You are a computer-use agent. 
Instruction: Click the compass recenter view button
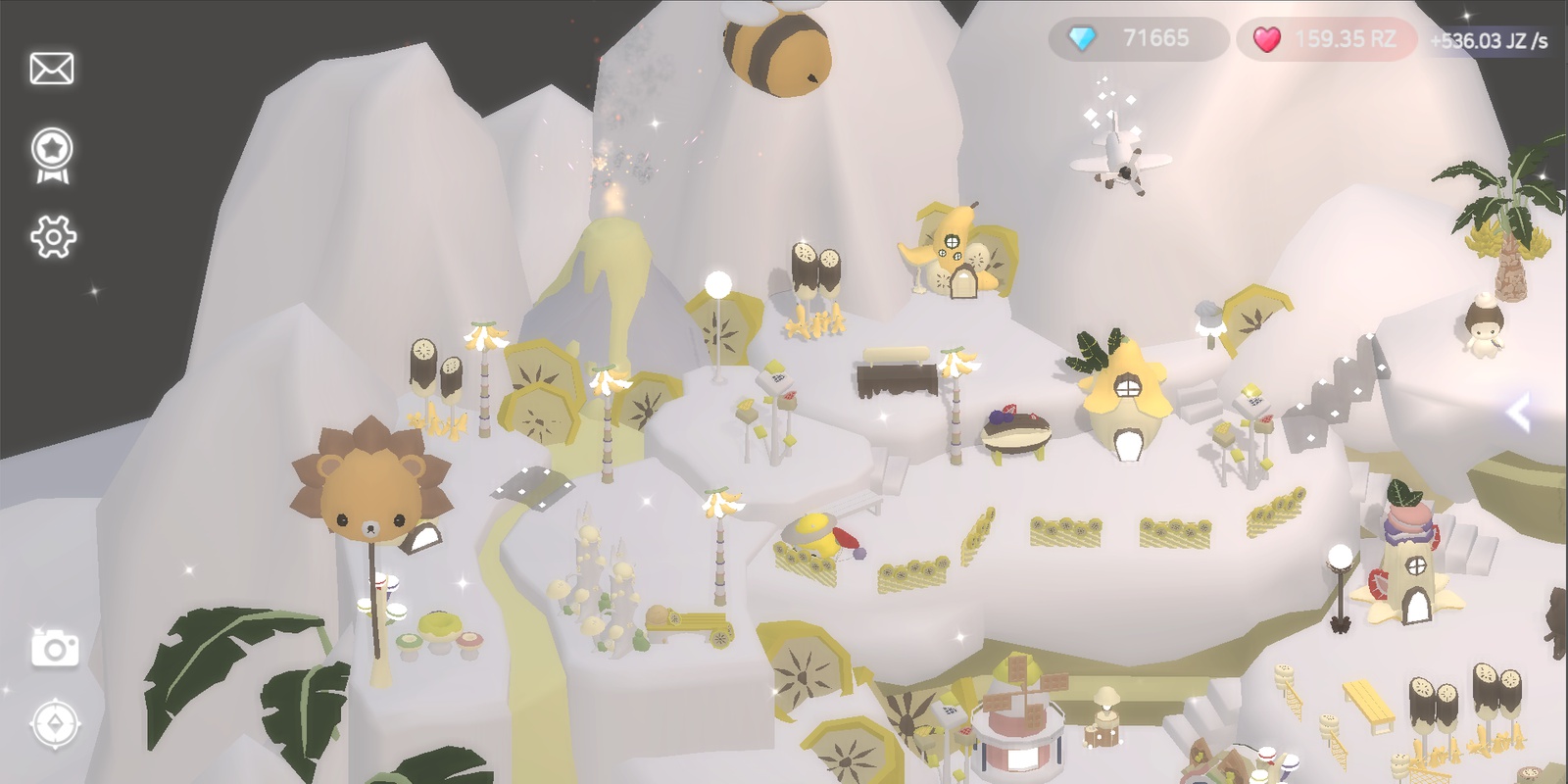pos(55,724)
